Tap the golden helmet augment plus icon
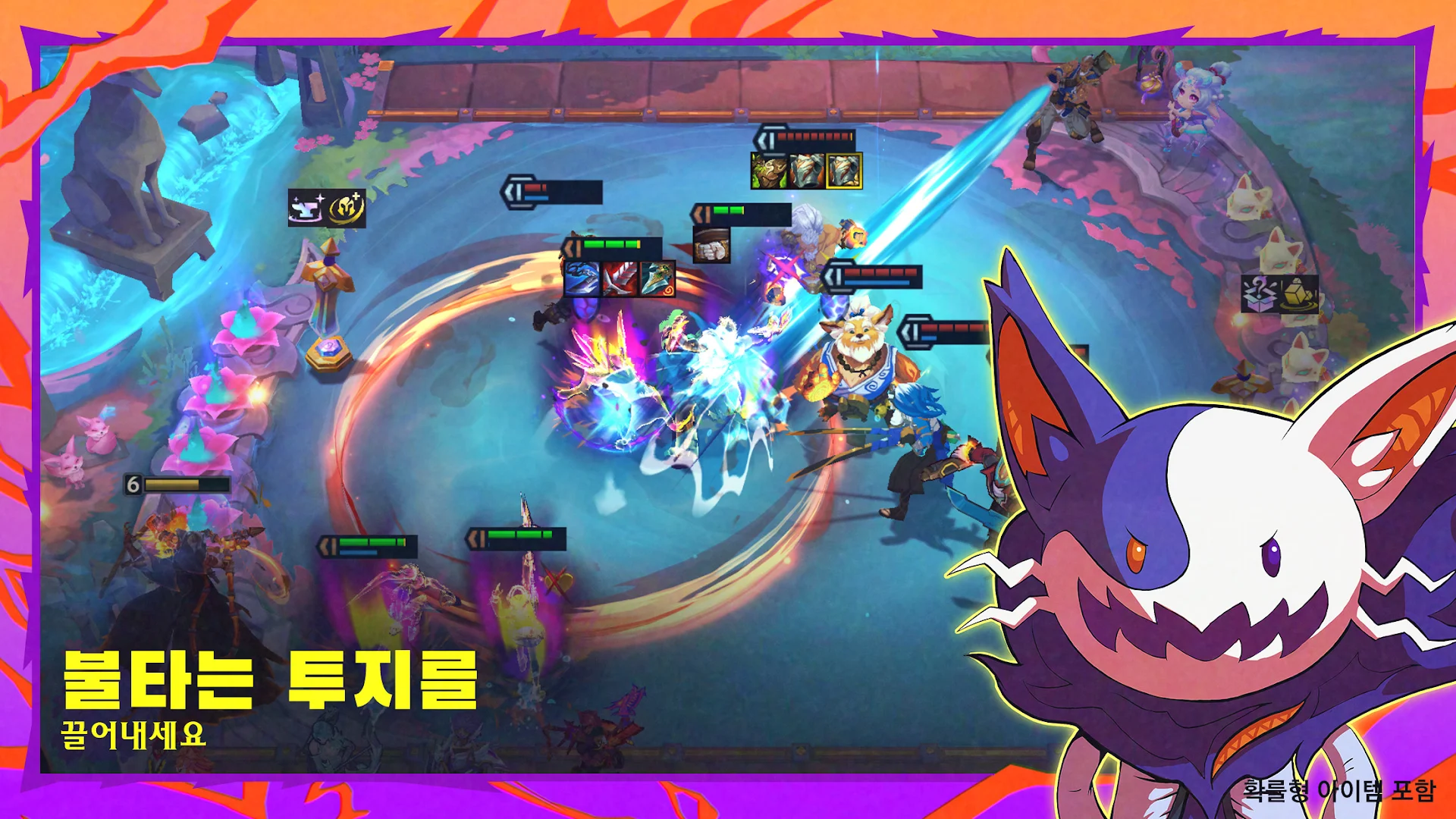 (x=345, y=207)
